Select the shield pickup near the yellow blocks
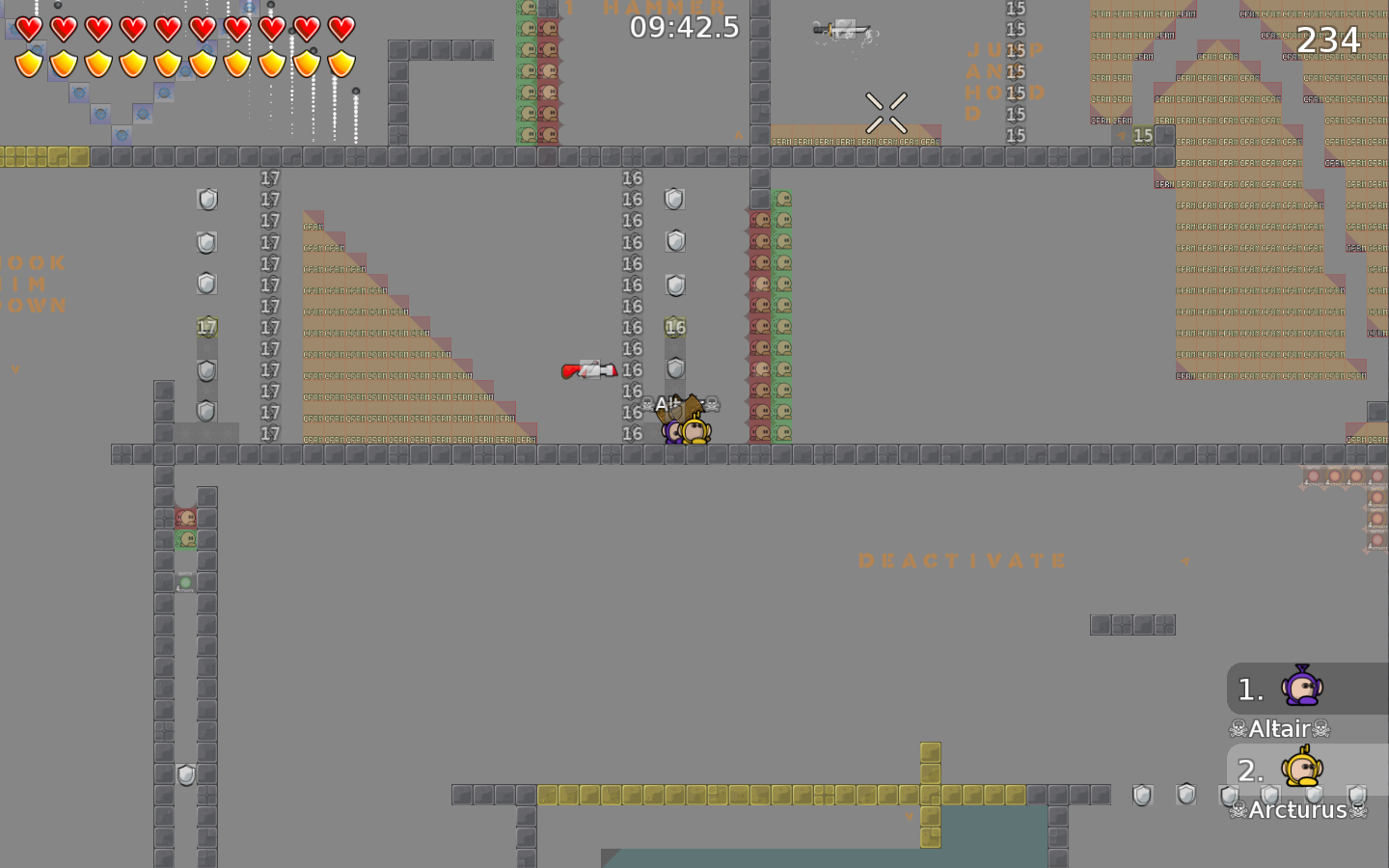1389x868 pixels. pyautogui.click(x=1143, y=795)
